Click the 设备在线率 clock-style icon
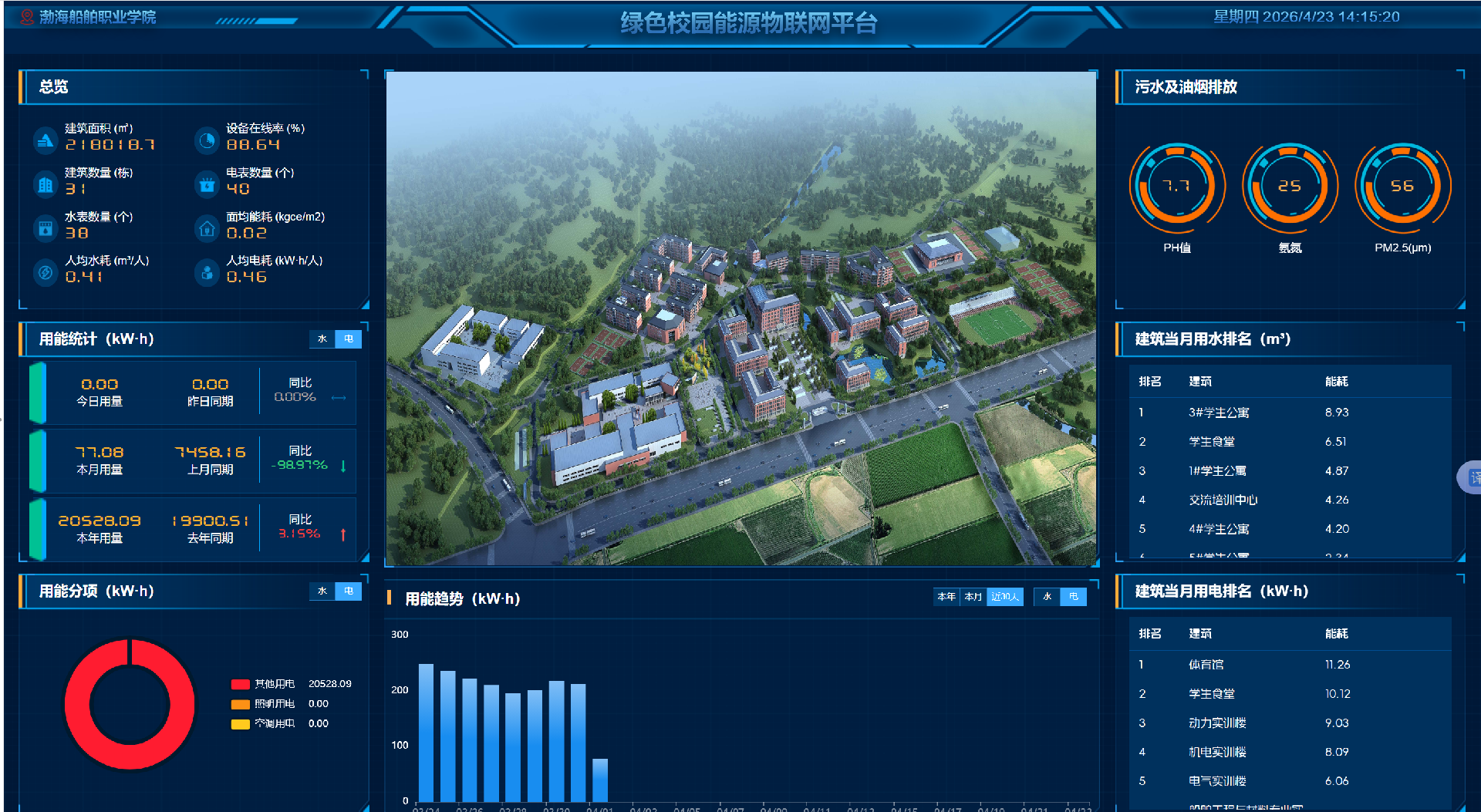The image size is (1481, 812). pyautogui.click(x=206, y=140)
